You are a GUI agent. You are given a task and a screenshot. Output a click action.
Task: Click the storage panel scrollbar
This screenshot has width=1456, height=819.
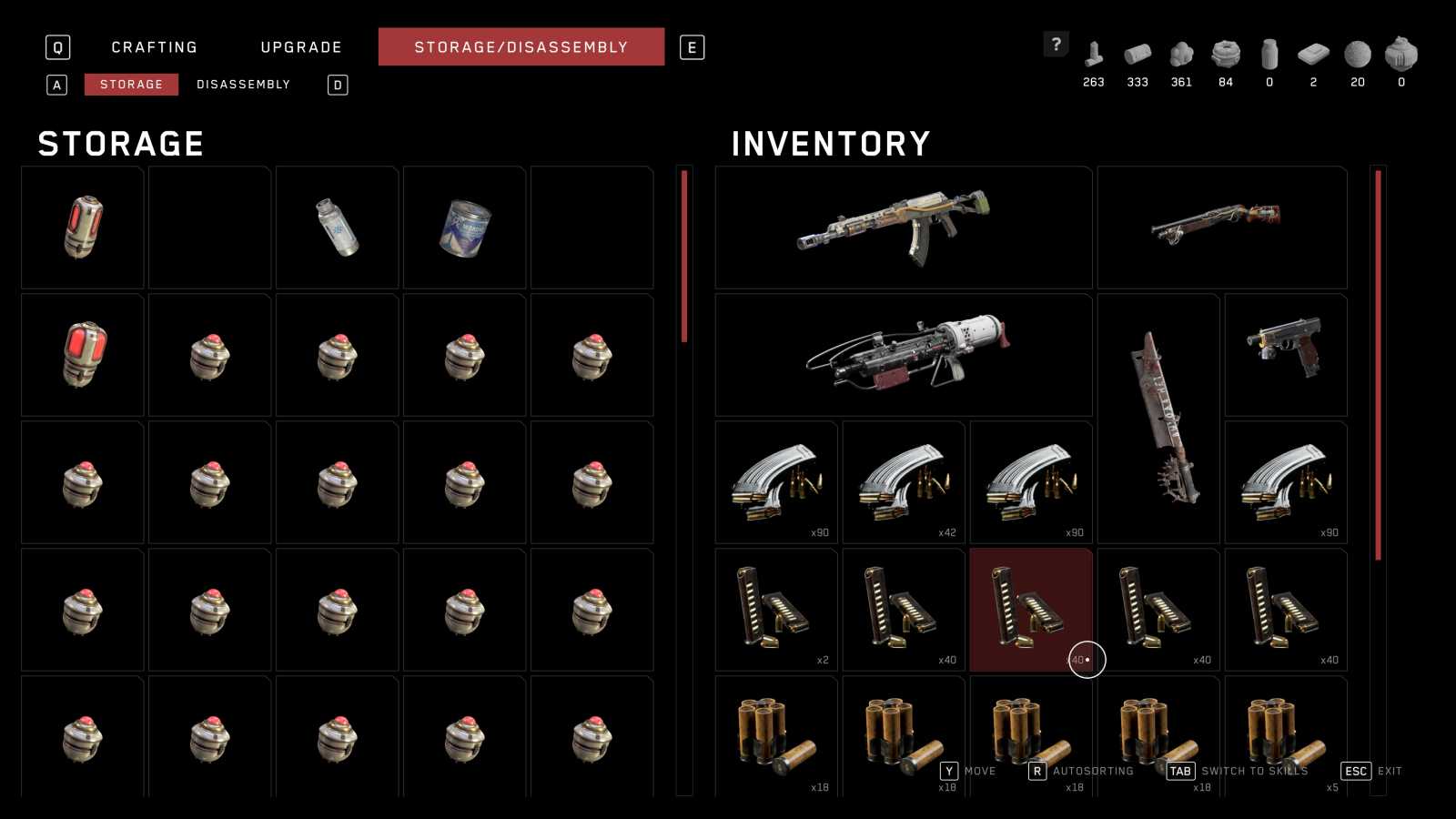[684, 257]
